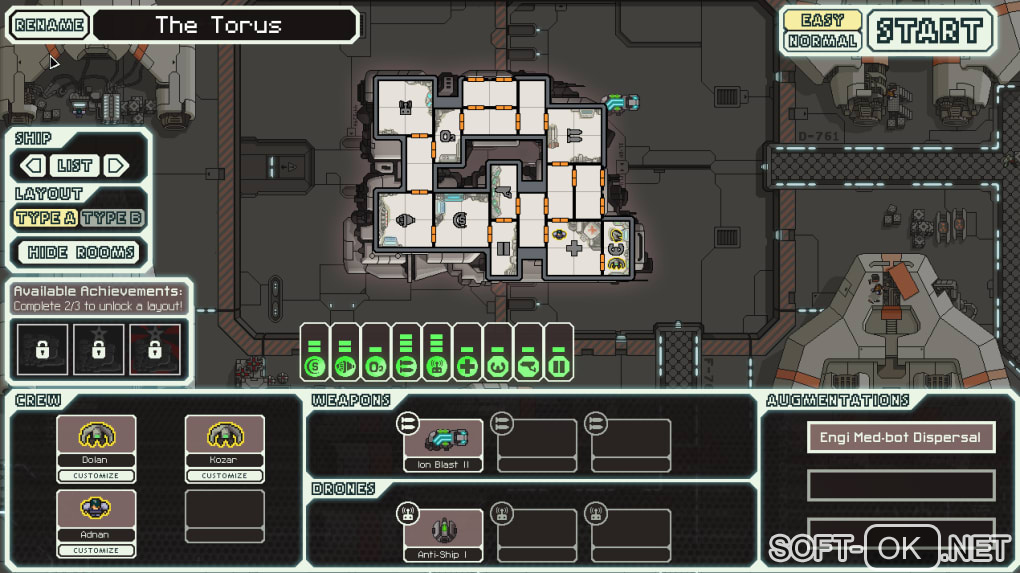Choose the Engi Med-bot Dispersal augmentation
Viewport: 1020px width, 573px height.
(901, 437)
